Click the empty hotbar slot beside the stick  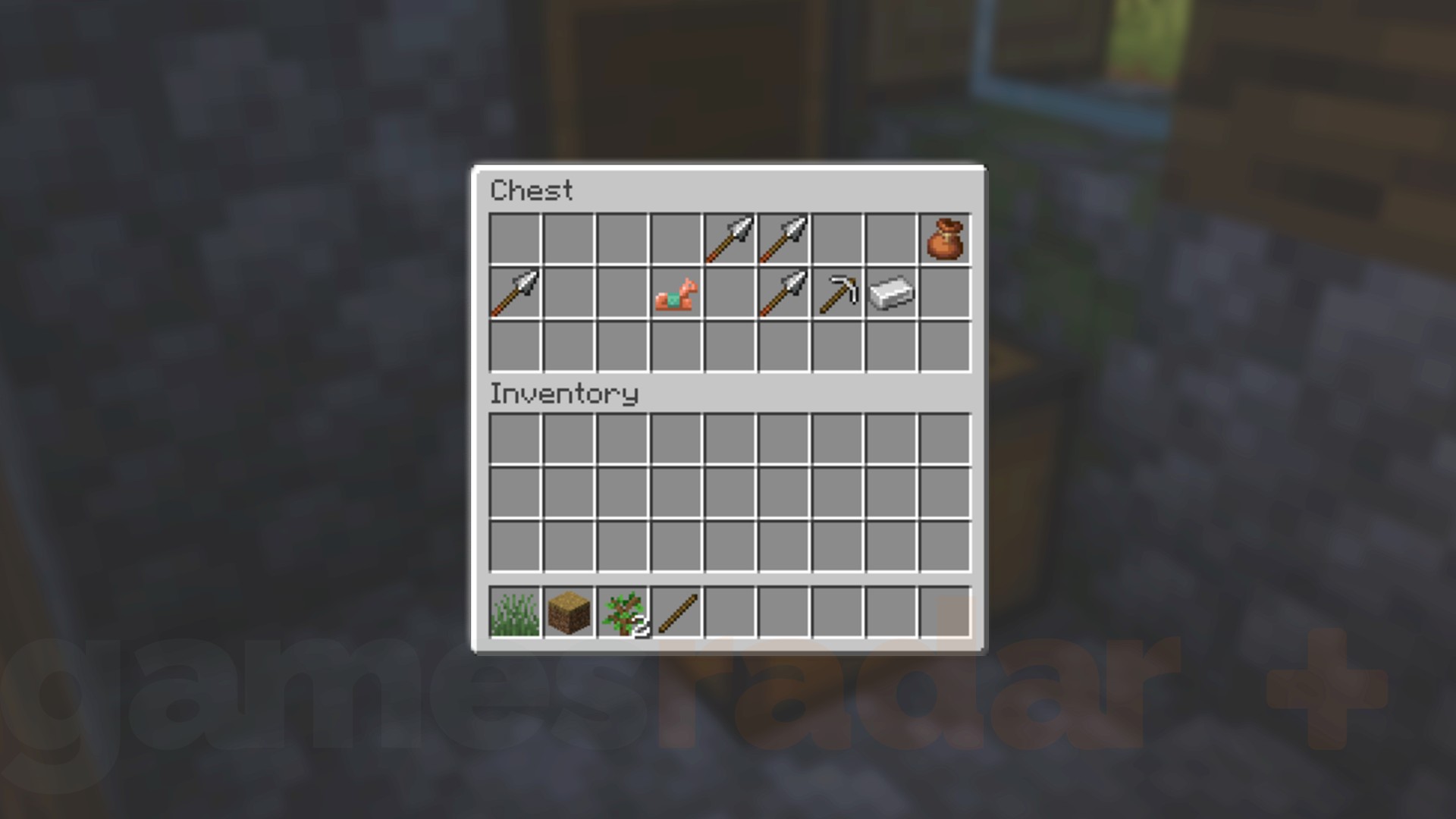730,612
